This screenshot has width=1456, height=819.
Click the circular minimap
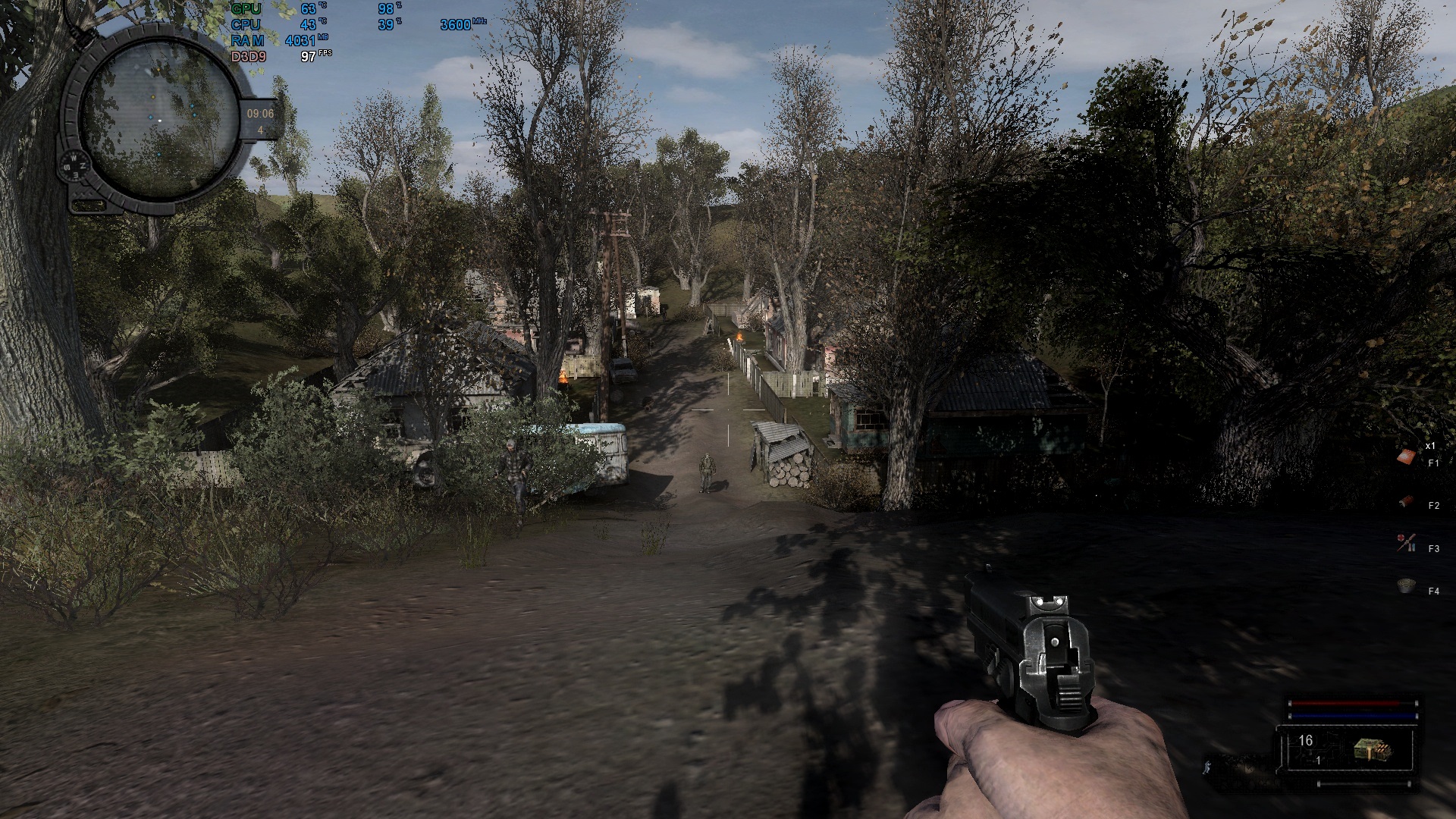pos(158,116)
